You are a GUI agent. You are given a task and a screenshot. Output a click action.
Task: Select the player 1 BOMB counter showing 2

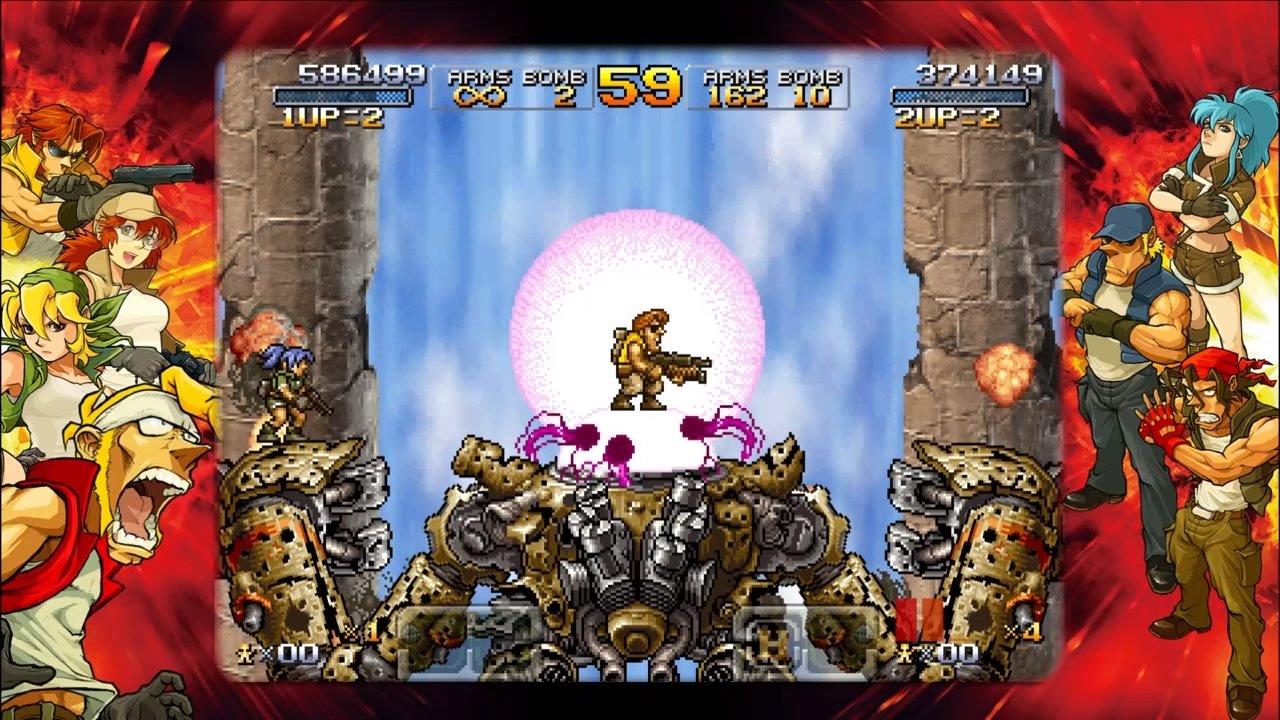pos(563,97)
